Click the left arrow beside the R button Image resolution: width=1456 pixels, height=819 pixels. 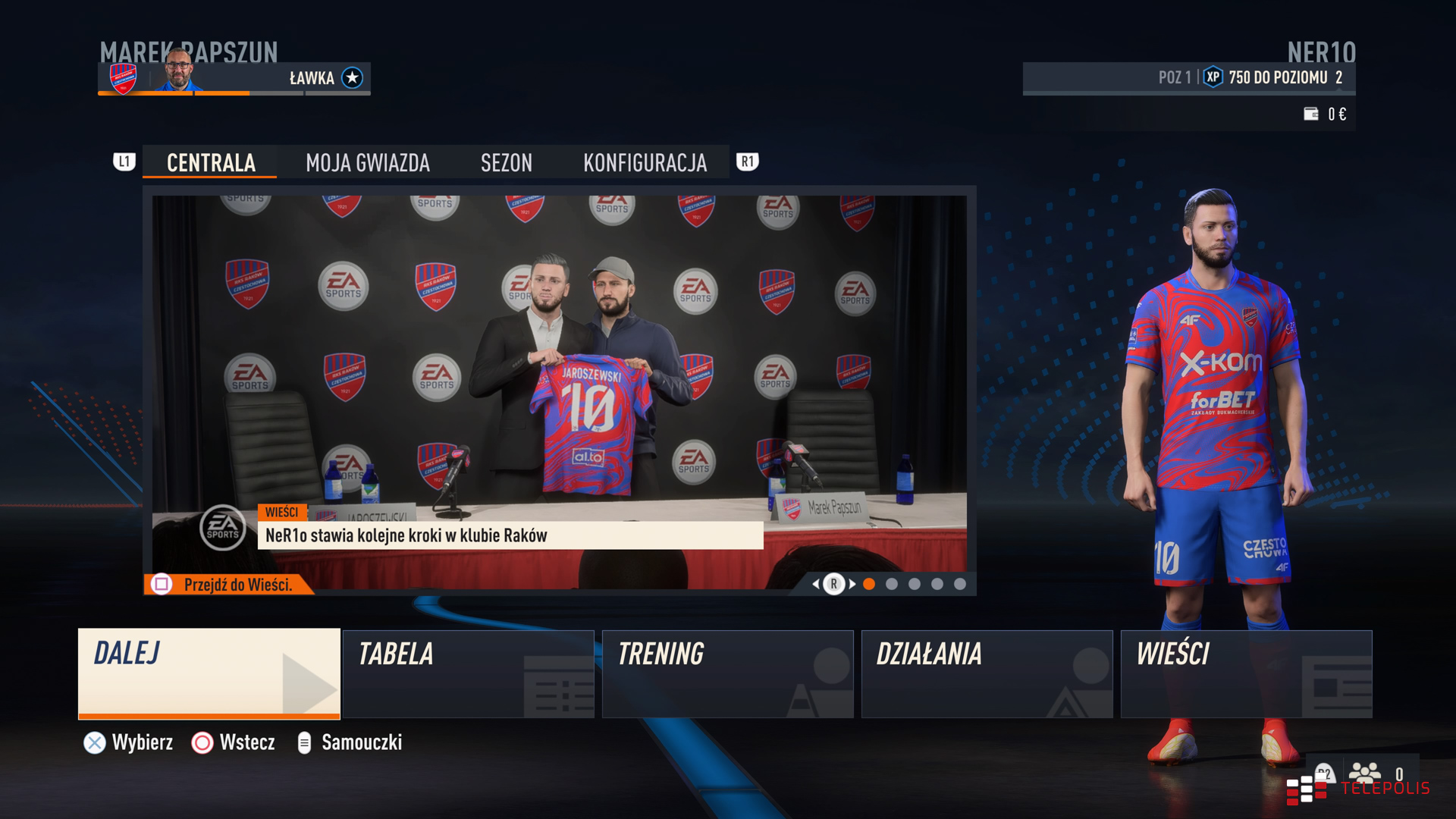click(x=814, y=585)
